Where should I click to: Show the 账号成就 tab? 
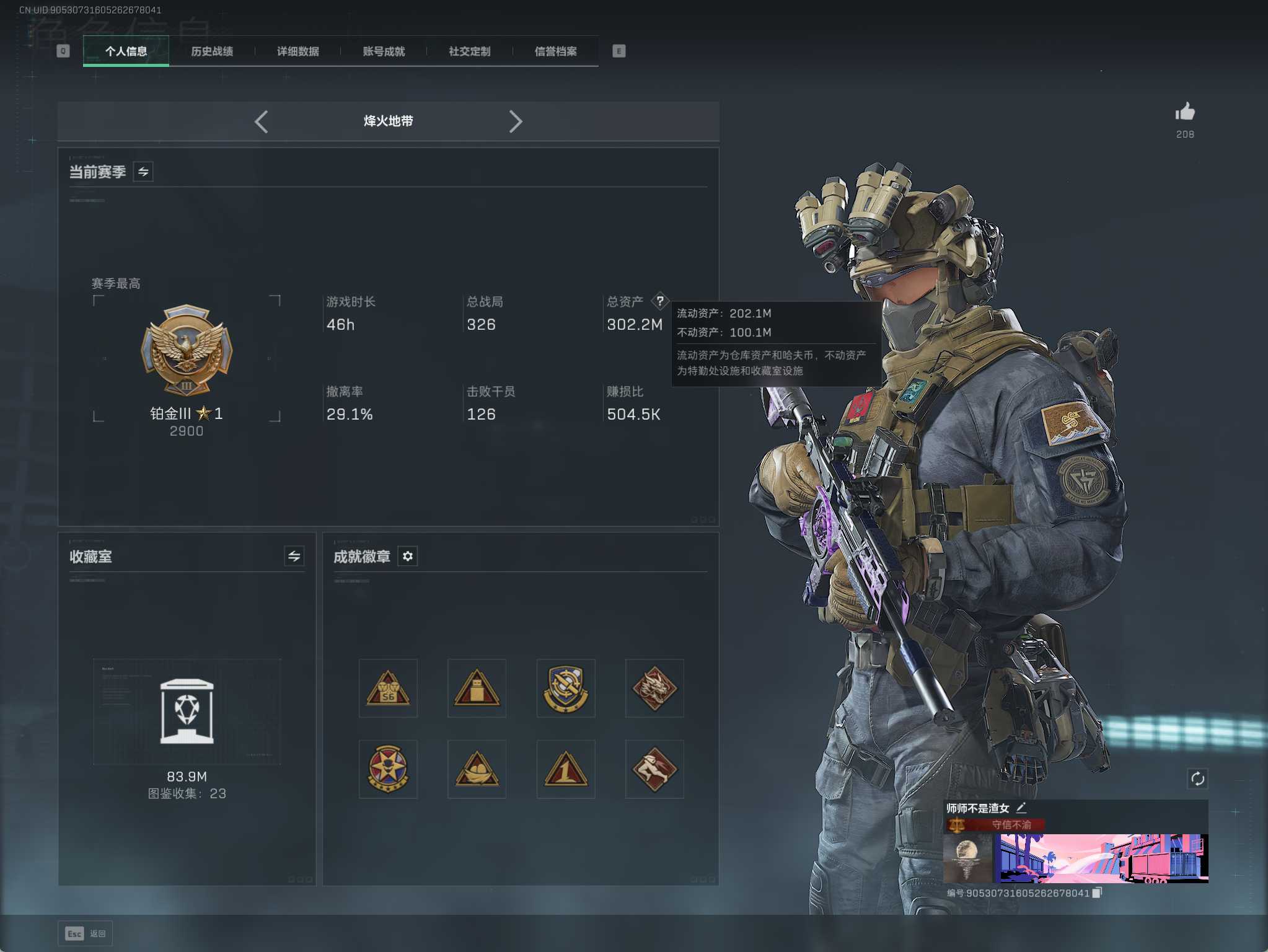click(384, 51)
